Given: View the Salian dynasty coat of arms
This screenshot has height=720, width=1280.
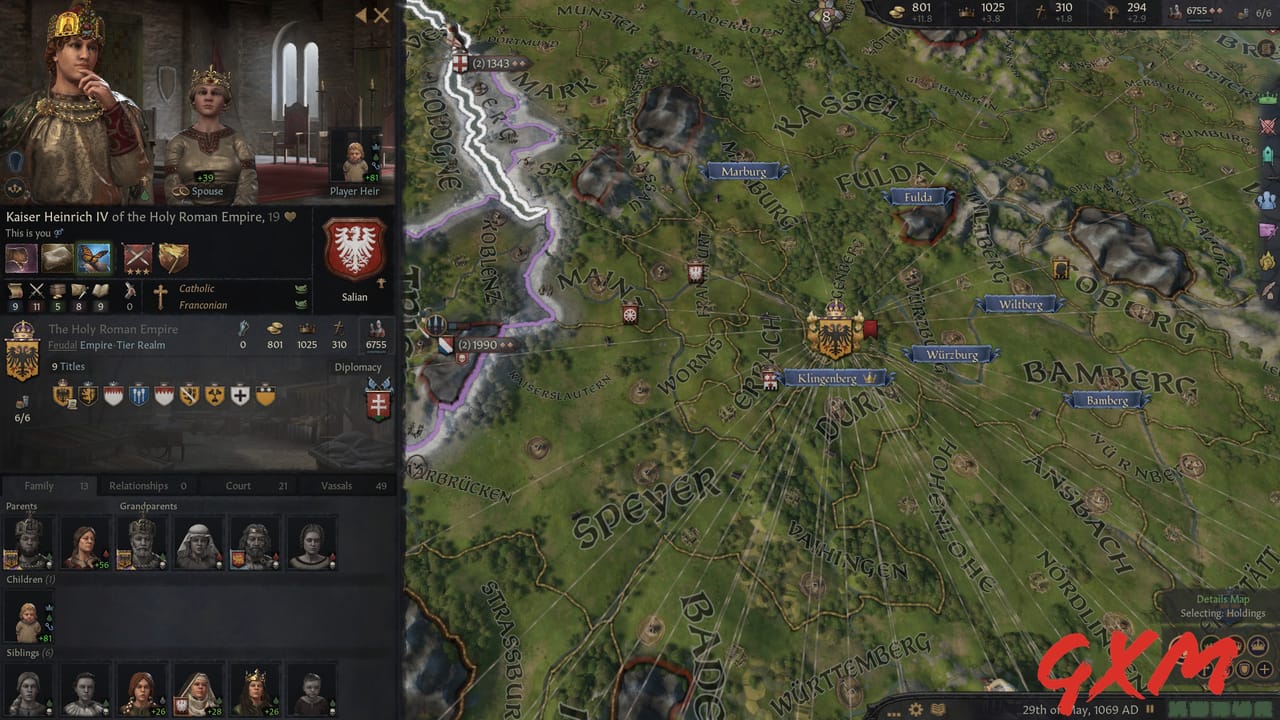Looking at the screenshot, I should 354,250.
